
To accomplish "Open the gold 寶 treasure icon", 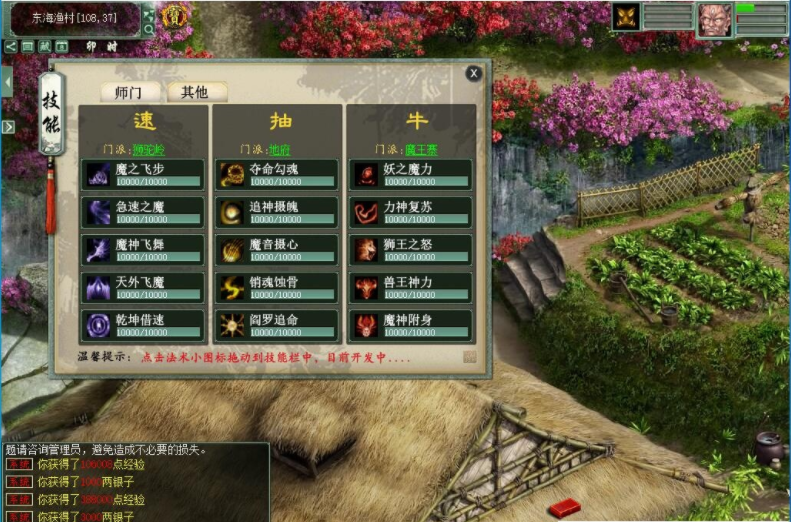I will tap(176, 16).
